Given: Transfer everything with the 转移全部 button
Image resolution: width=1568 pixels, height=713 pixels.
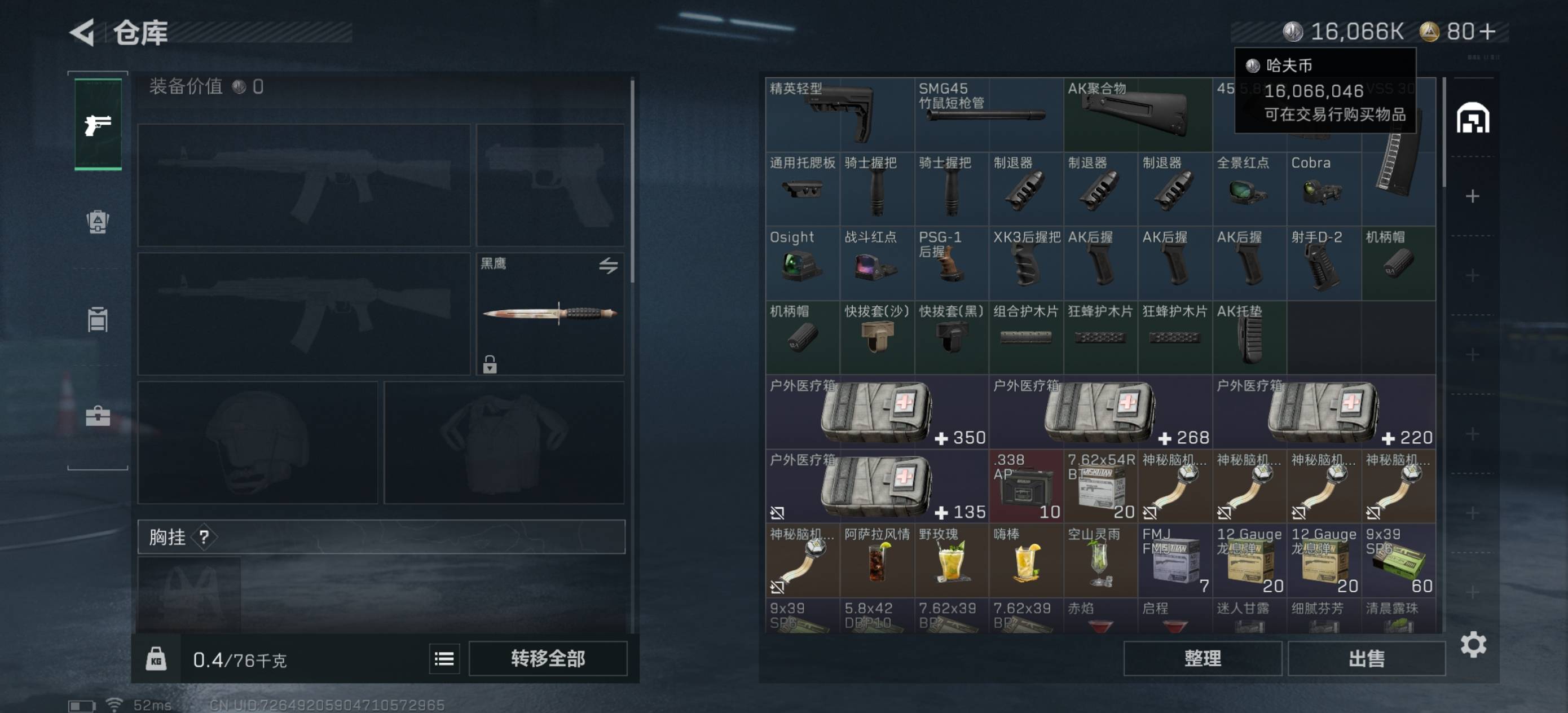Looking at the screenshot, I should (x=547, y=658).
